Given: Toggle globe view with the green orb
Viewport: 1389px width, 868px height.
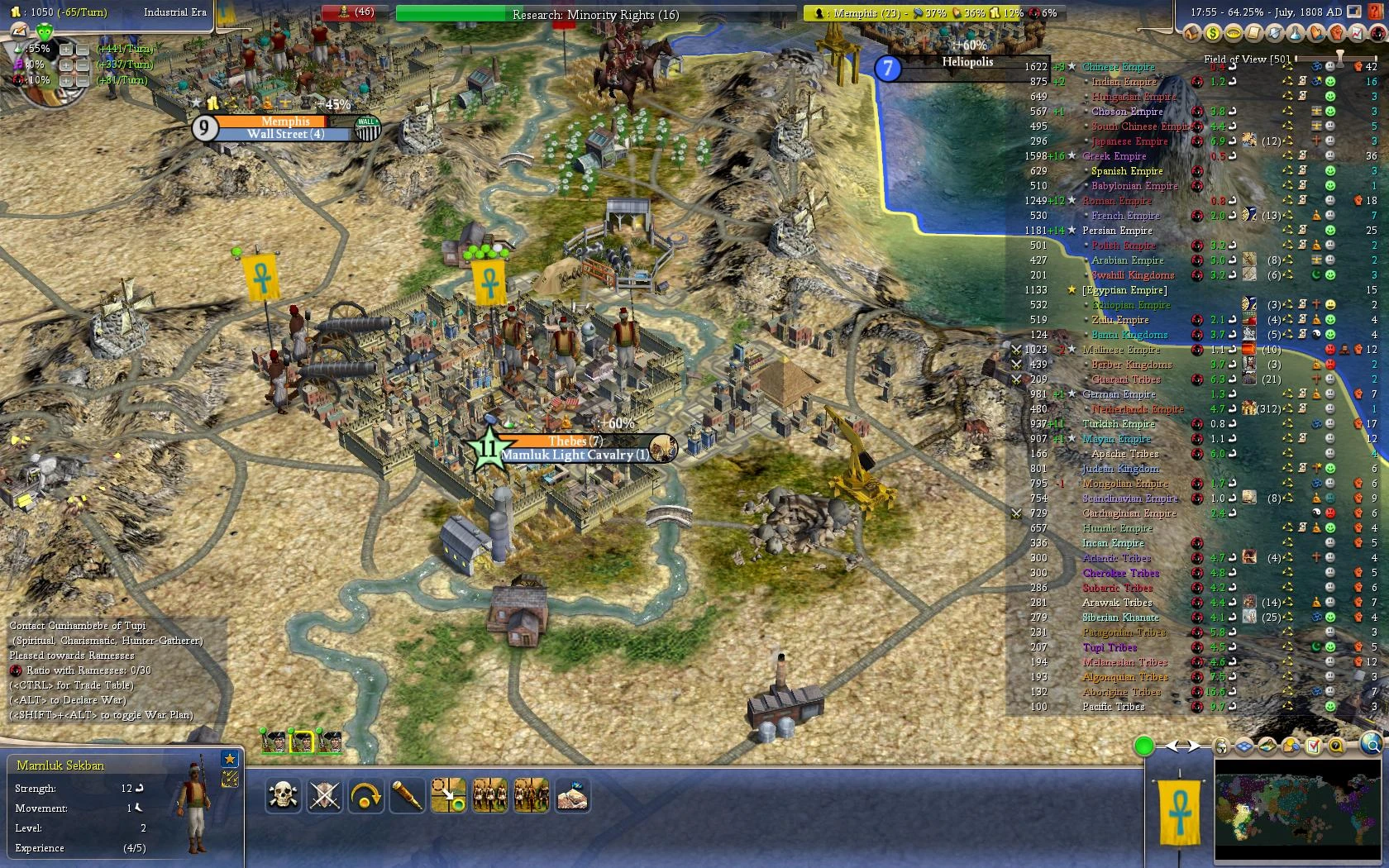Looking at the screenshot, I should point(1144,746).
